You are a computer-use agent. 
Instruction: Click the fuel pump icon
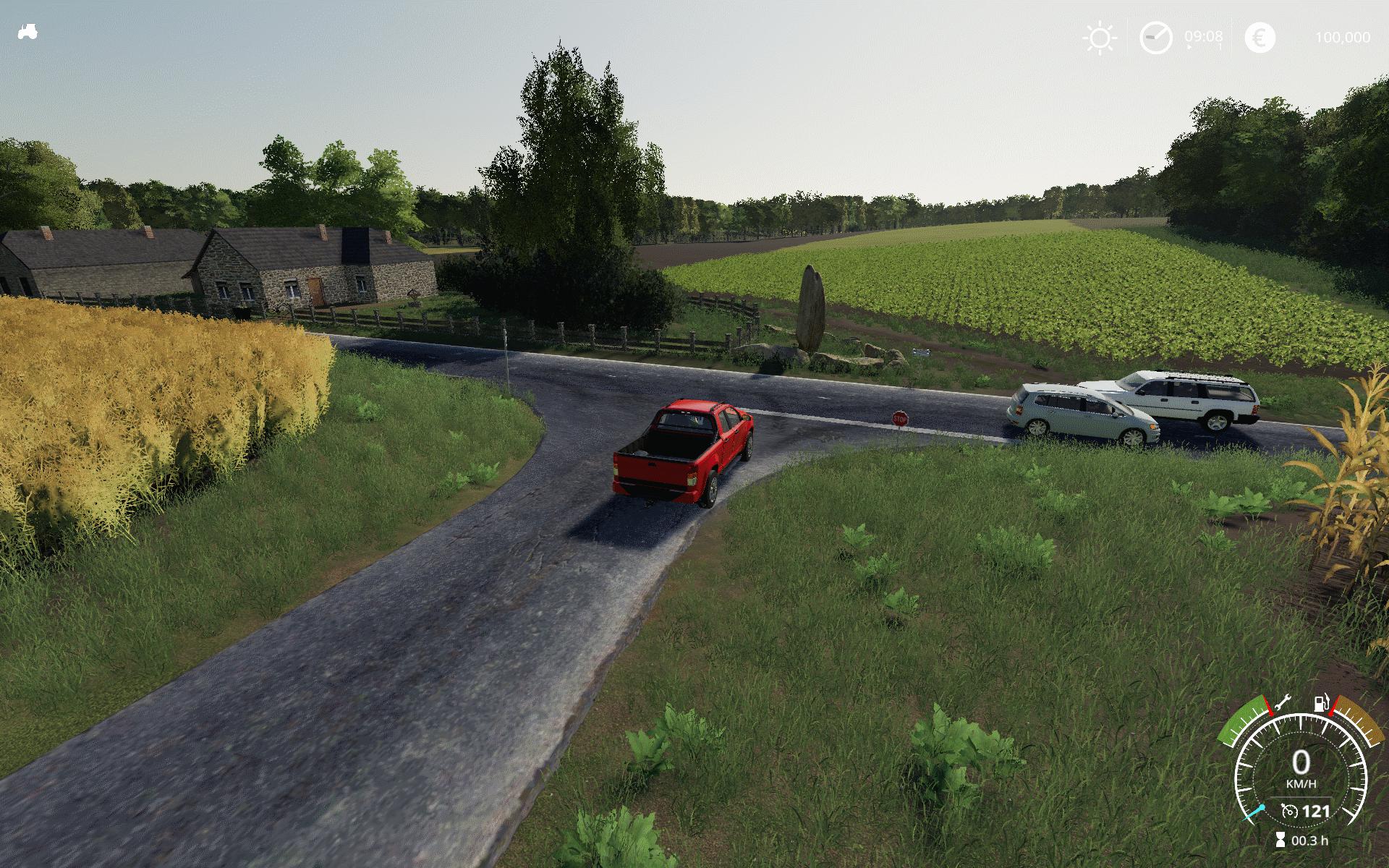coord(1321,702)
